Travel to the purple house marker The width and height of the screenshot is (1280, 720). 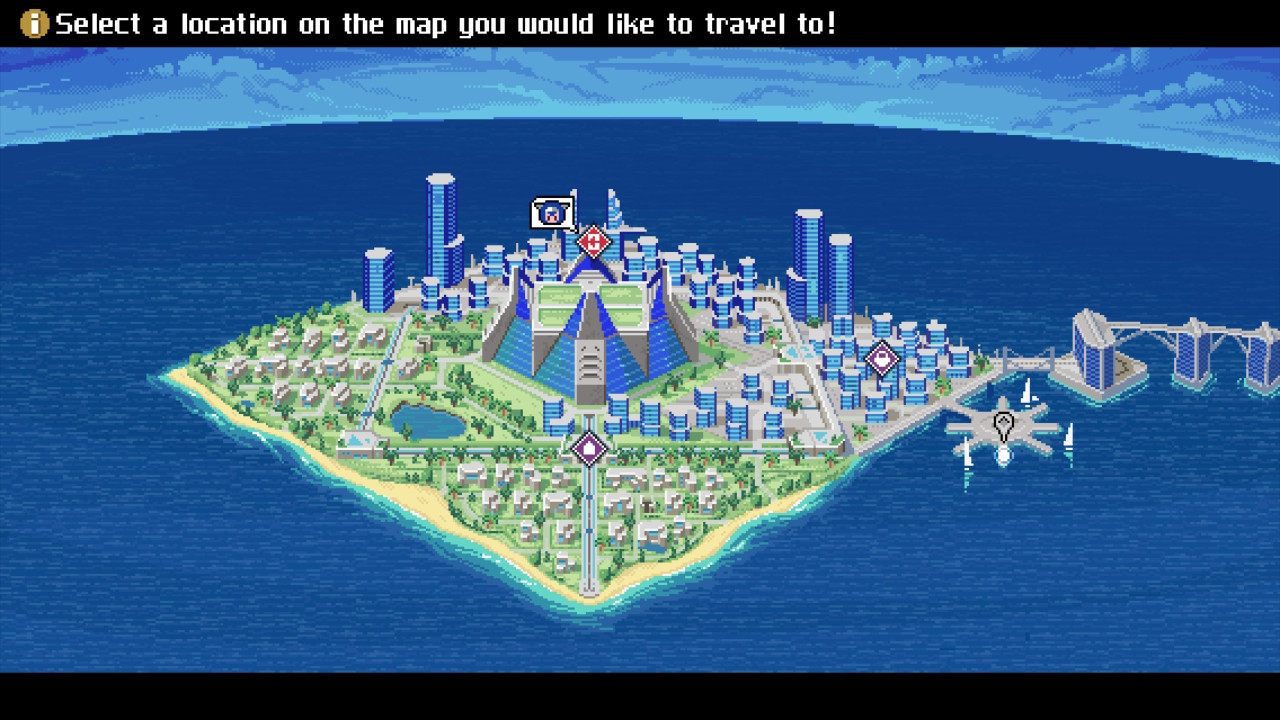pos(590,448)
